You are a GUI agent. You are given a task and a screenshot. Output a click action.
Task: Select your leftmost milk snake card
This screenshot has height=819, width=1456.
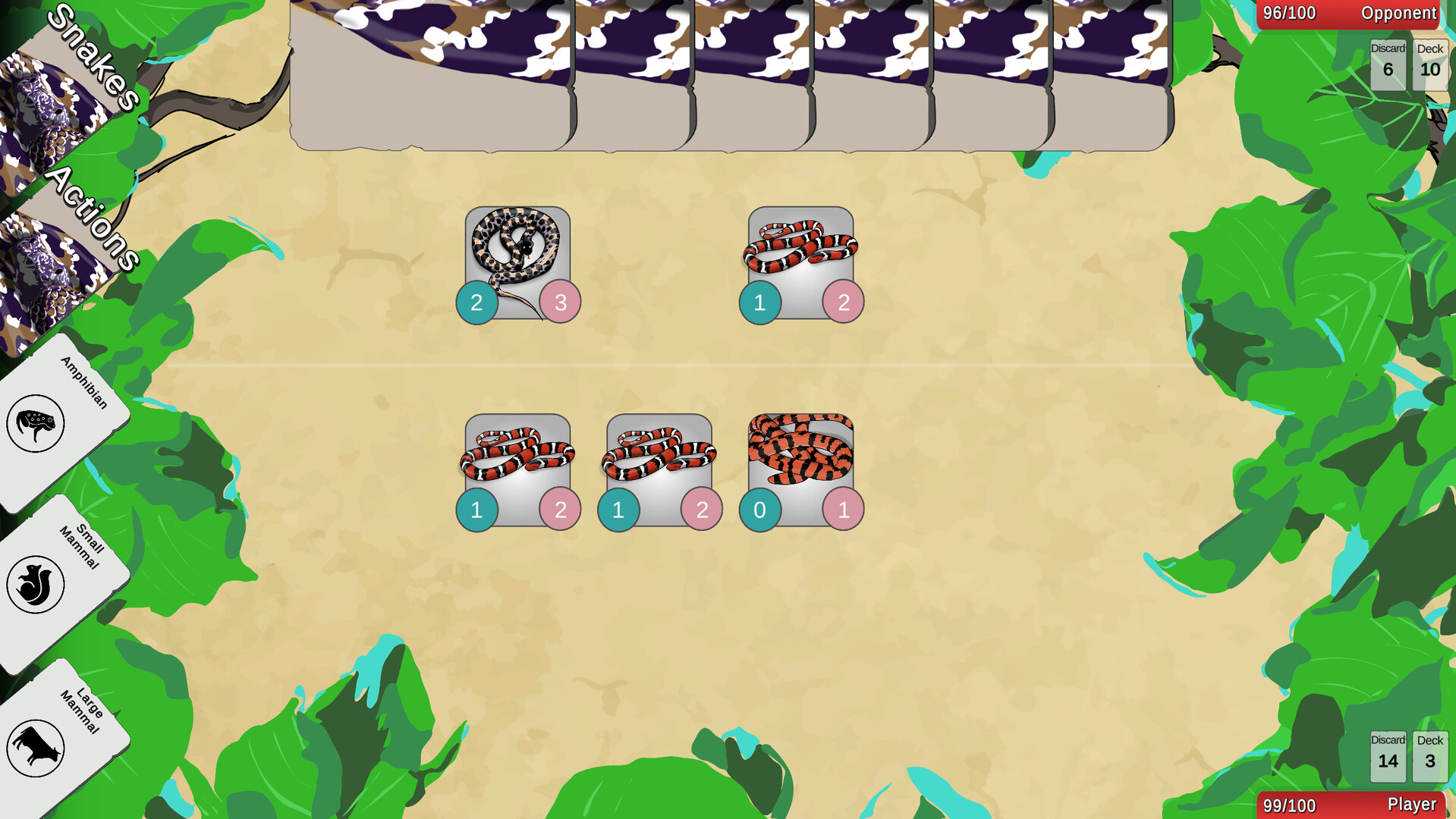click(518, 459)
